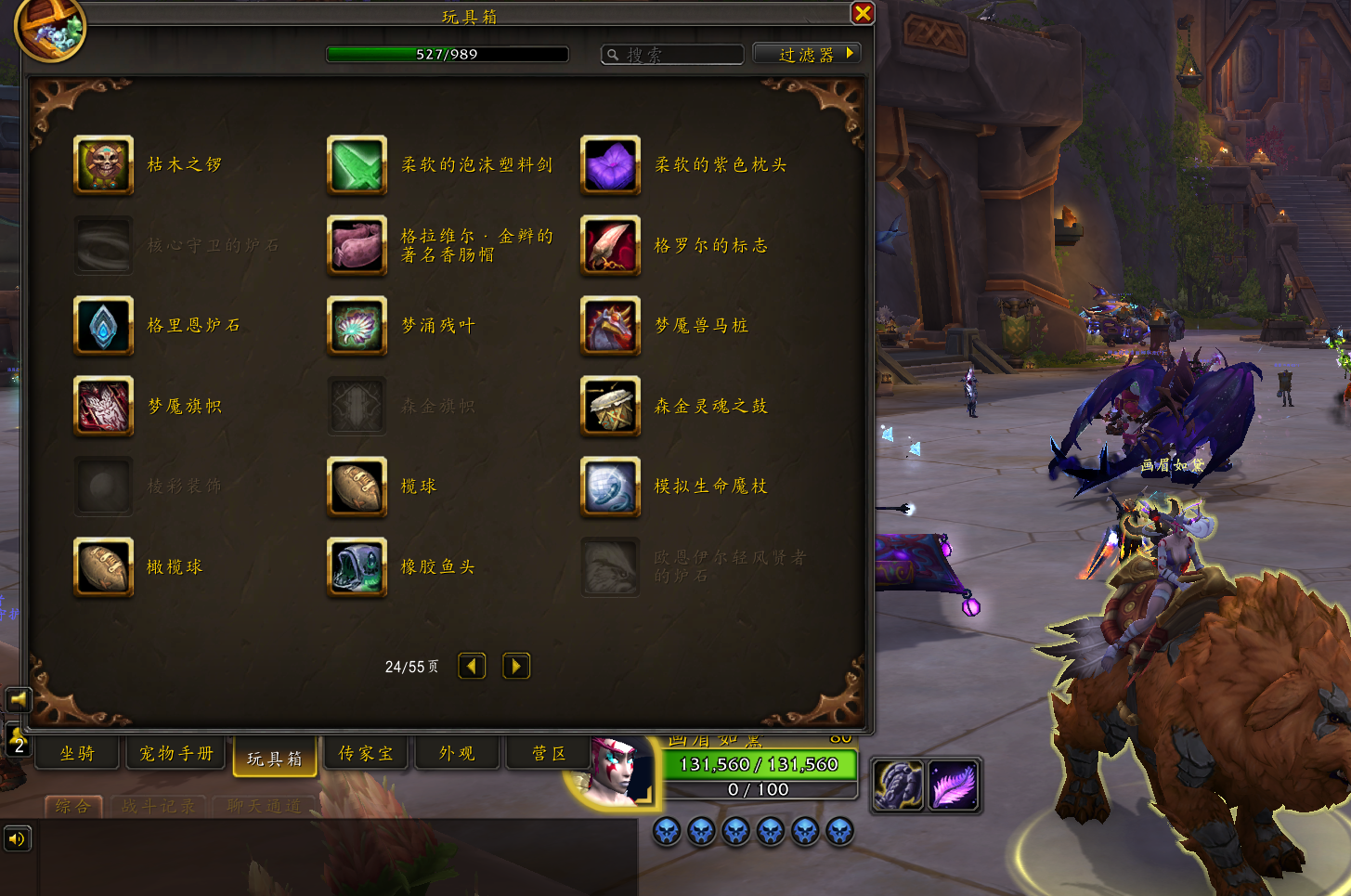The height and width of the screenshot is (896, 1351).
Task: Activate the 格罗尔的标志 toy
Action: click(610, 246)
